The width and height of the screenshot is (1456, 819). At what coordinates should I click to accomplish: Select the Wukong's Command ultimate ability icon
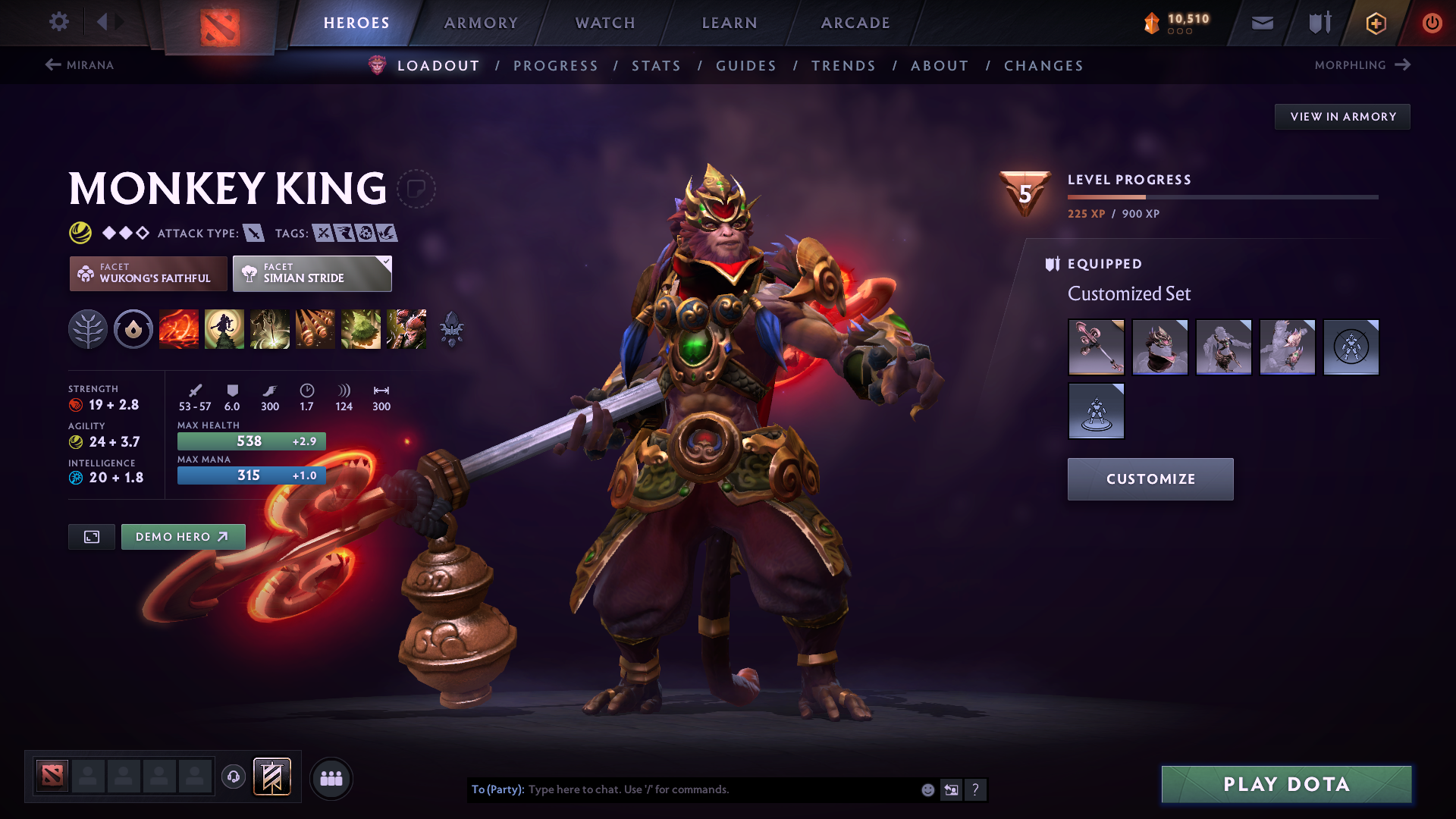click(x=406, y=329)
